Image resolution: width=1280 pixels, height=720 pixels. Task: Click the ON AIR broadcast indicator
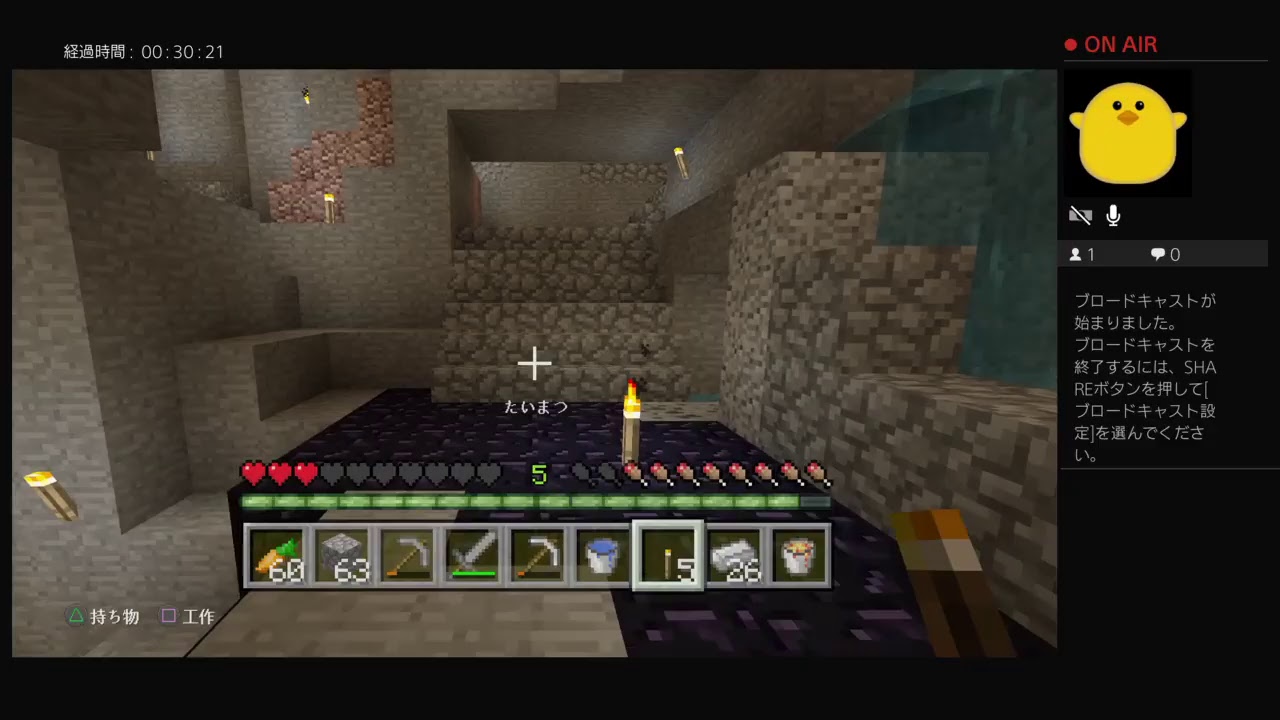coord(1110,44)
